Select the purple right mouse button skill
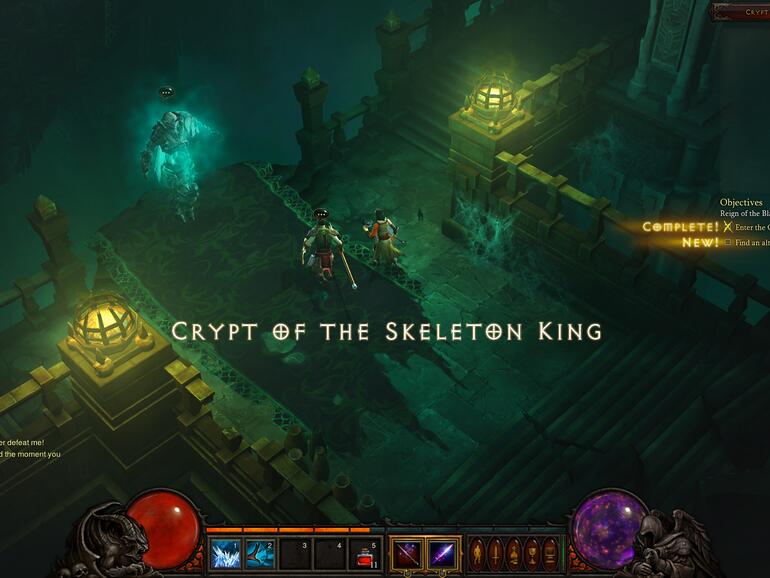Viewport: 770px width, 578px height. pos(441,553)
